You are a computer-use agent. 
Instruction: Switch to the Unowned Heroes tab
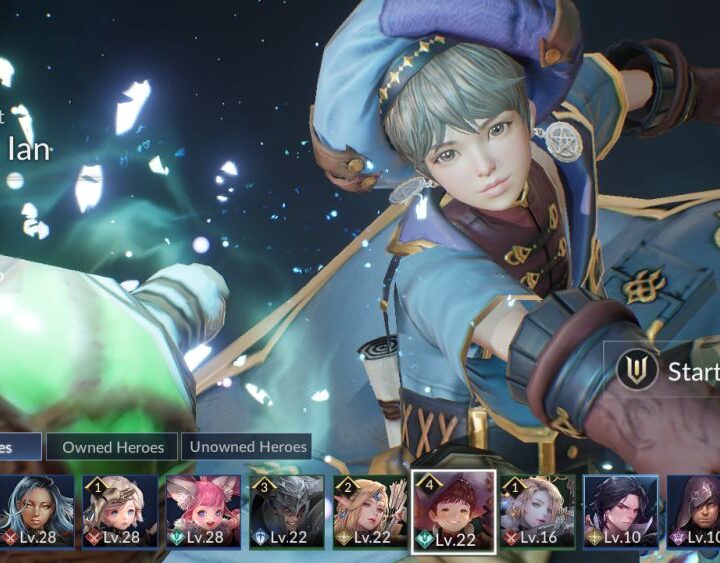(x=246, y=447)
